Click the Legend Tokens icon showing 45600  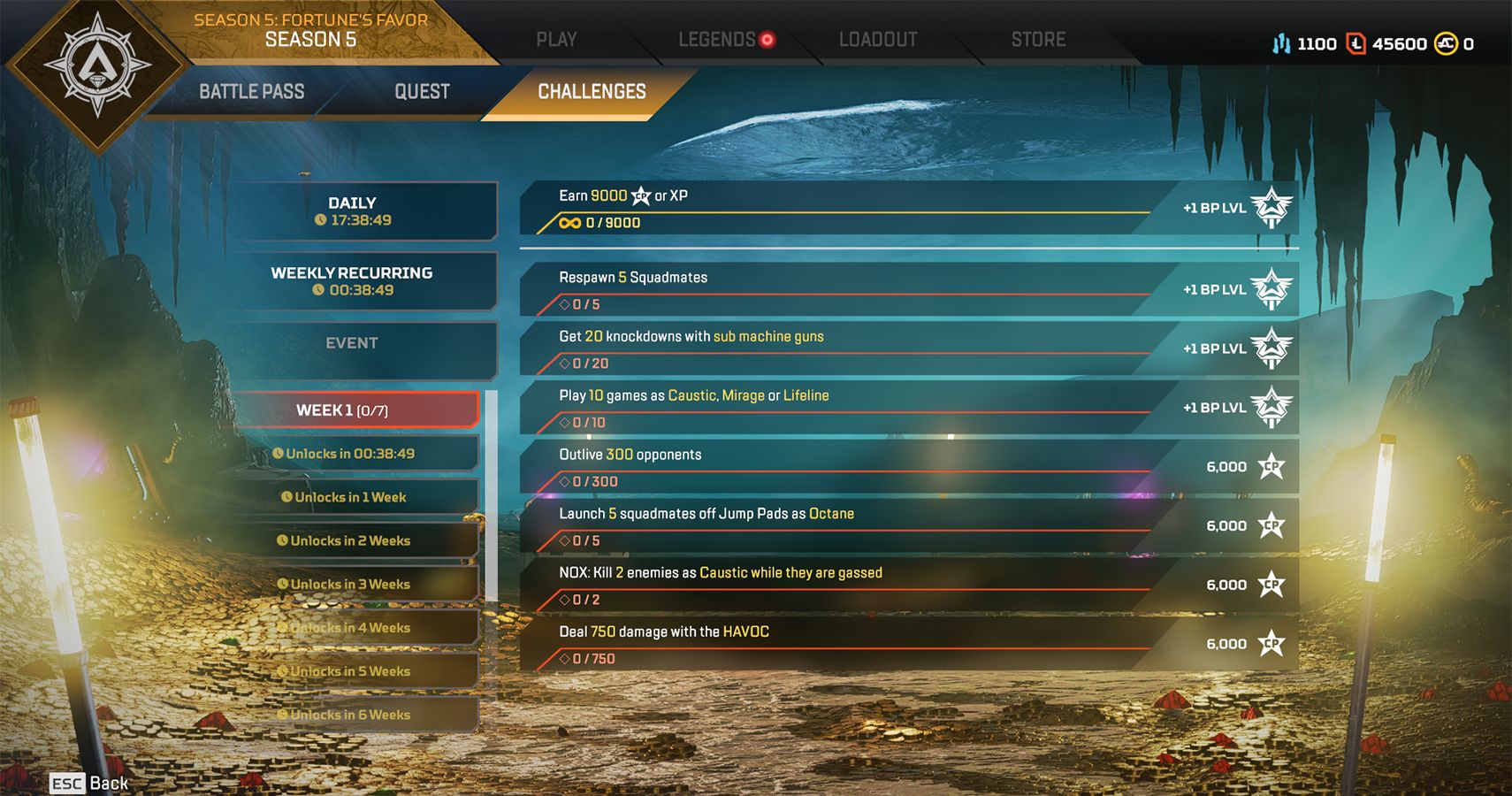pos(1355,42)
